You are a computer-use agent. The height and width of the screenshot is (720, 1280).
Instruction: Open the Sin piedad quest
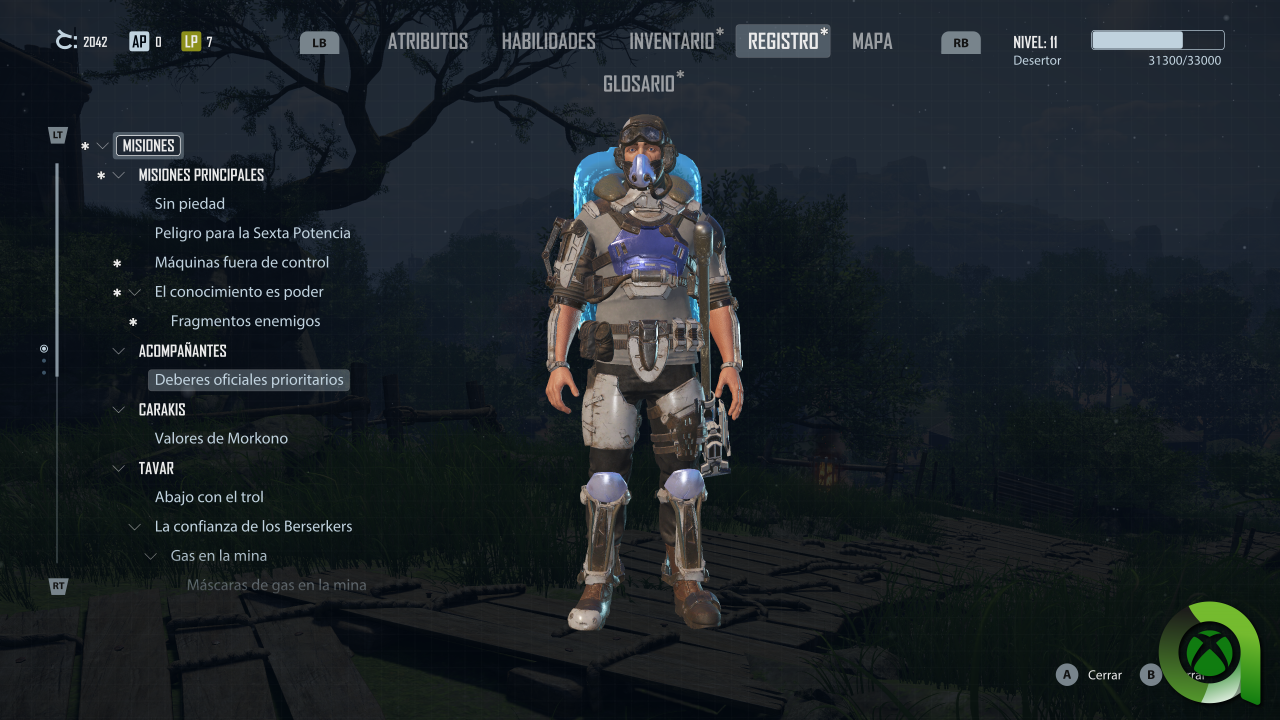pyautogui.click(x=190, y=204)
